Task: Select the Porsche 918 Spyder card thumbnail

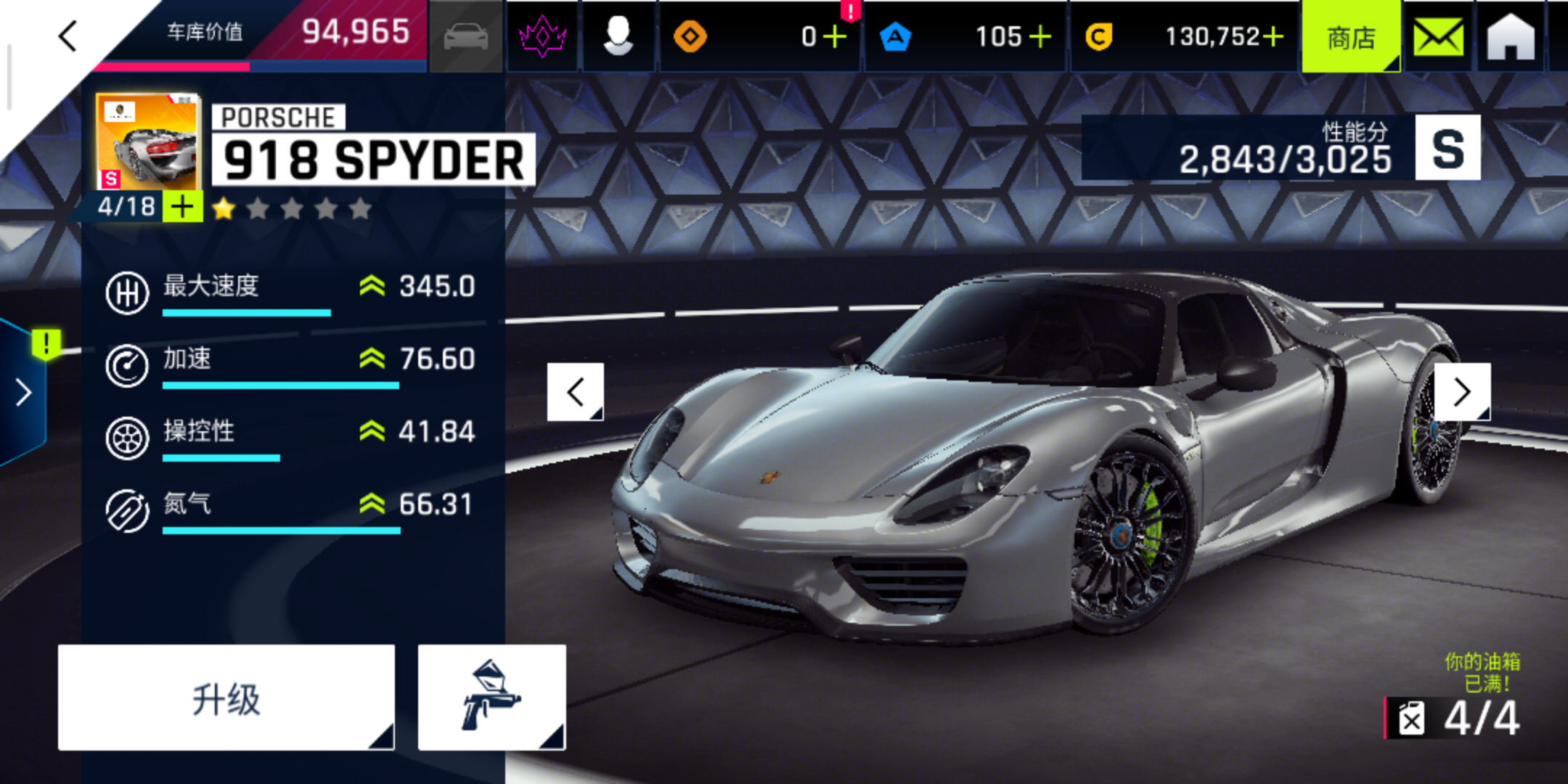Action: click(x=148, y=142)
